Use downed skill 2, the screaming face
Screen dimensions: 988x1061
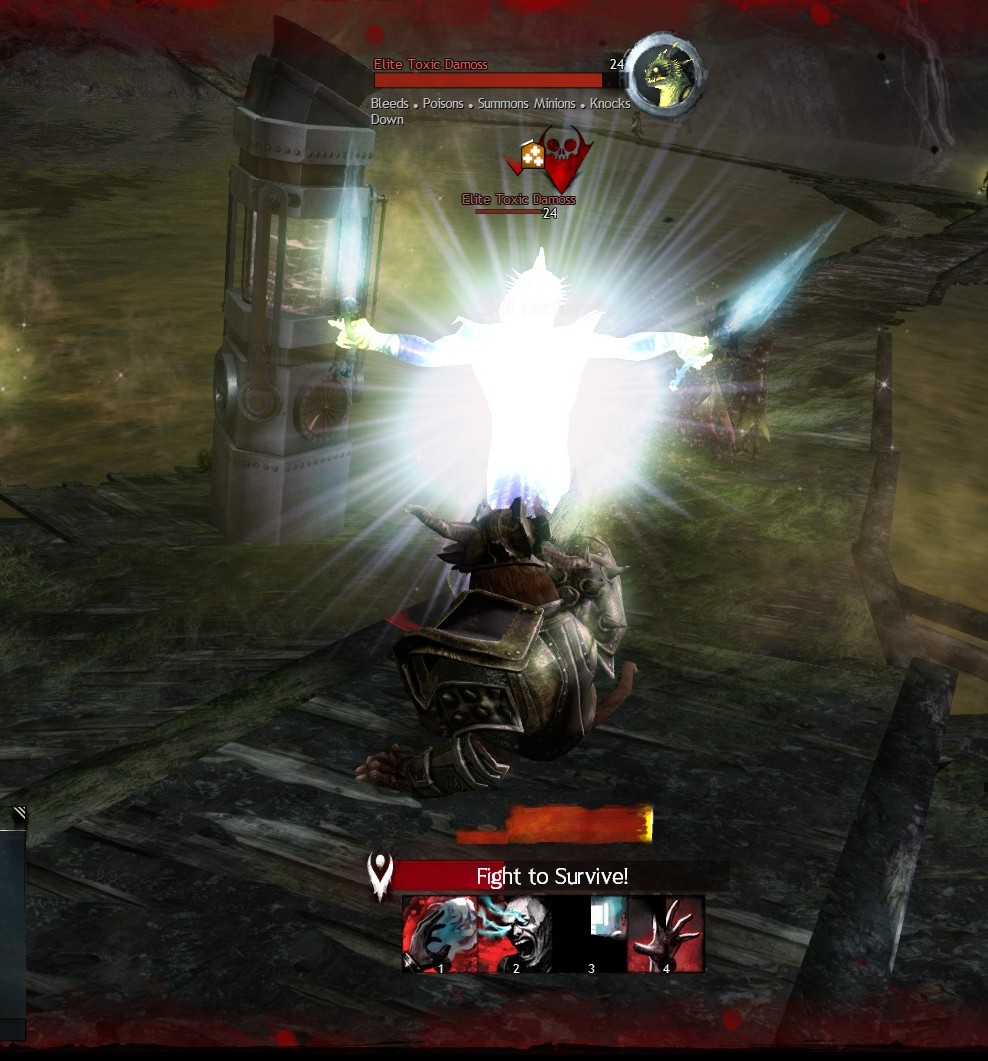coord(515,934)
